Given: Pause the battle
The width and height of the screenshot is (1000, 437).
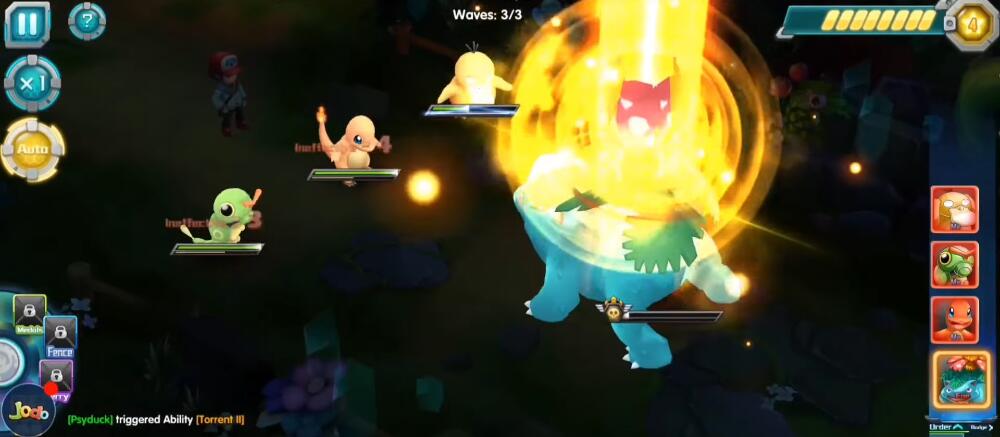Looking at the screenshot, I should 27,24.
